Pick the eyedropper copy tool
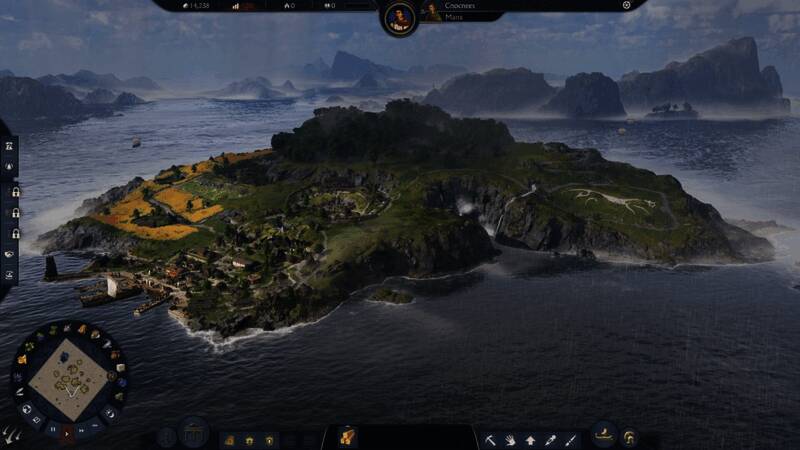 [x=550, y=439]
